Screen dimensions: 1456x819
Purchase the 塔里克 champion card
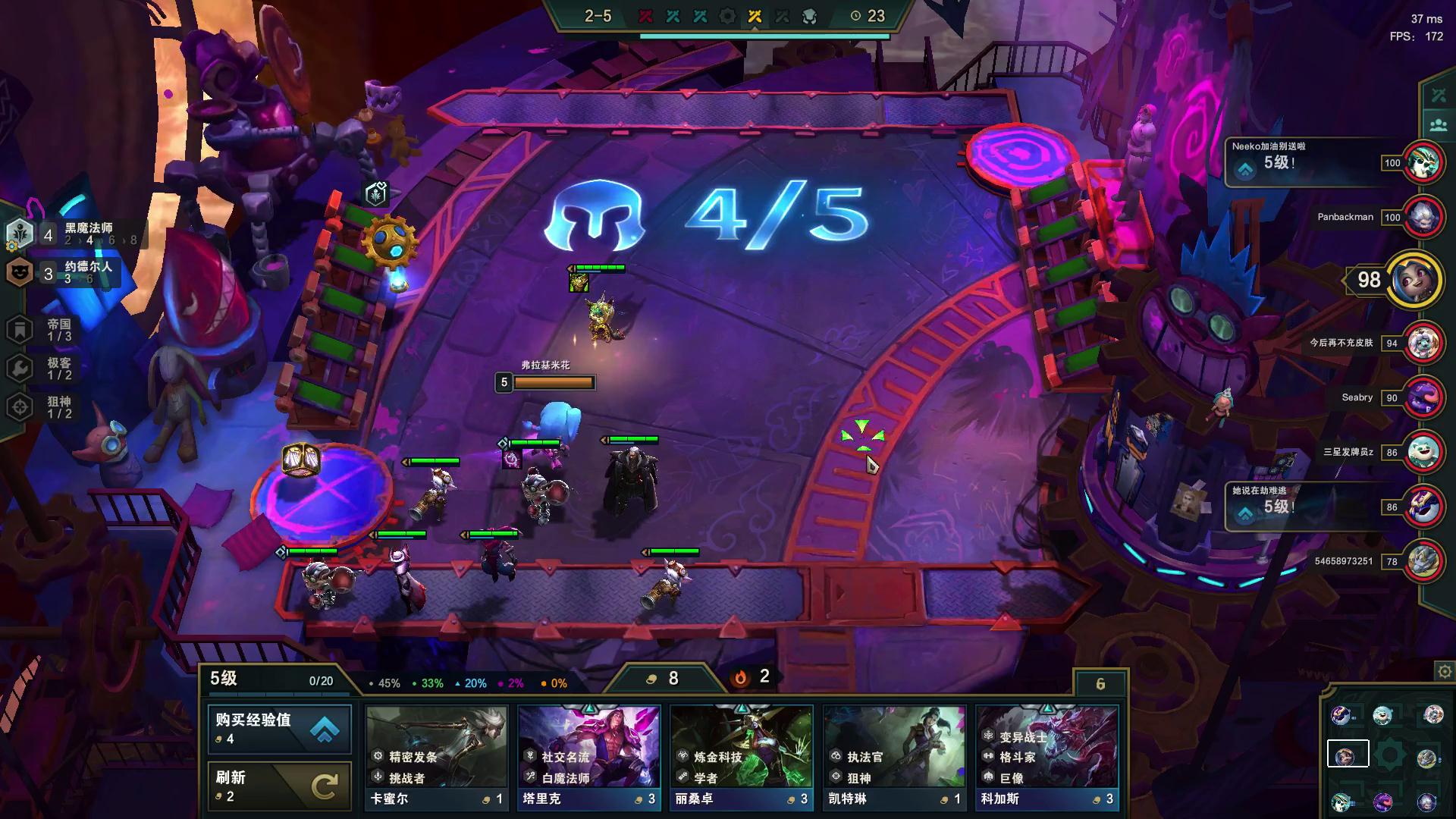pyautogui.click(x=589, y=758)
